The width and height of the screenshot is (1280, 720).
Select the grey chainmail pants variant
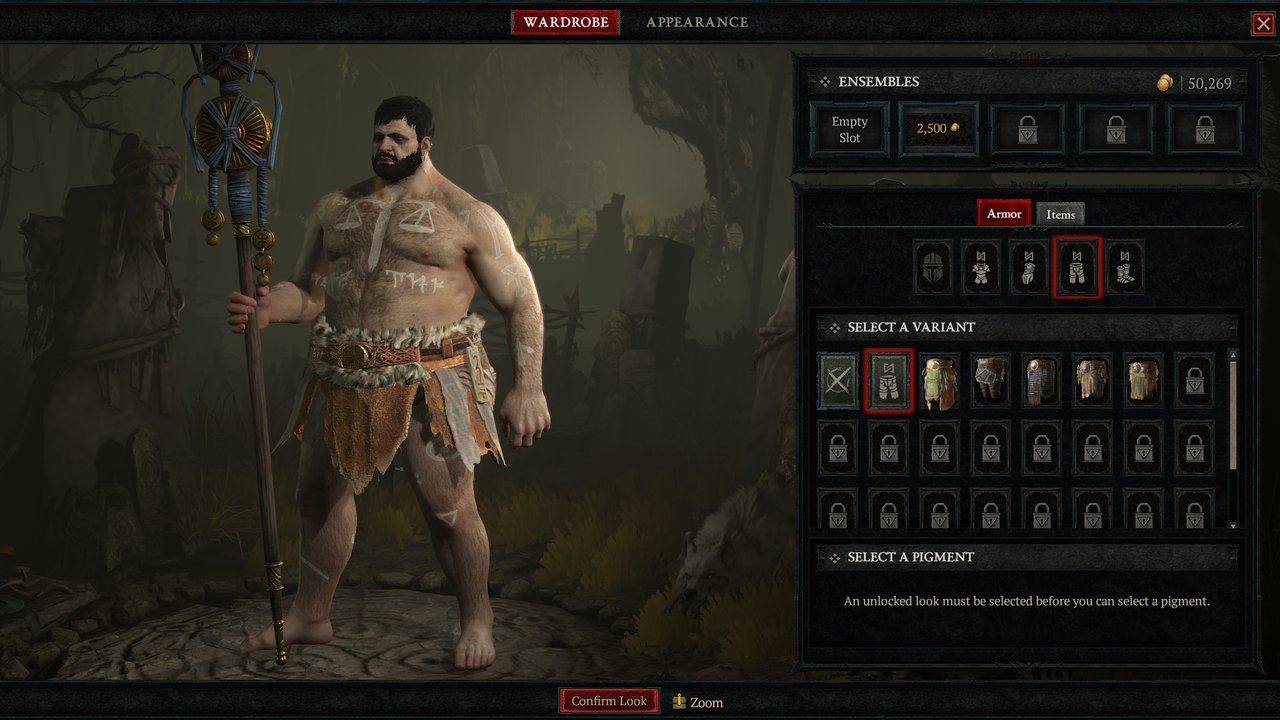click(1042, 381)
